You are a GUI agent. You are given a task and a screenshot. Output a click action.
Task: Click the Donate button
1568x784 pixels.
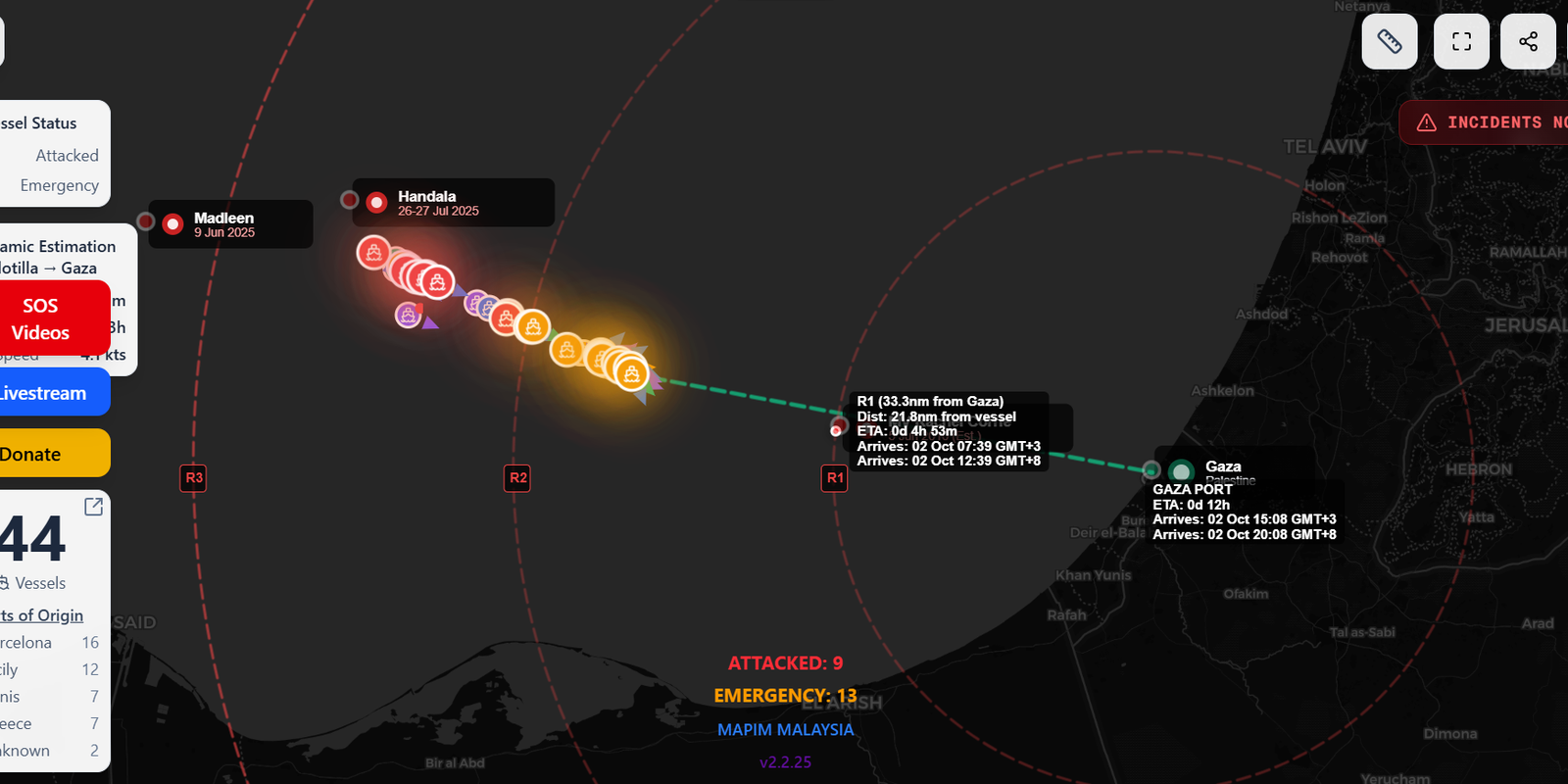[x=39, y=453]
